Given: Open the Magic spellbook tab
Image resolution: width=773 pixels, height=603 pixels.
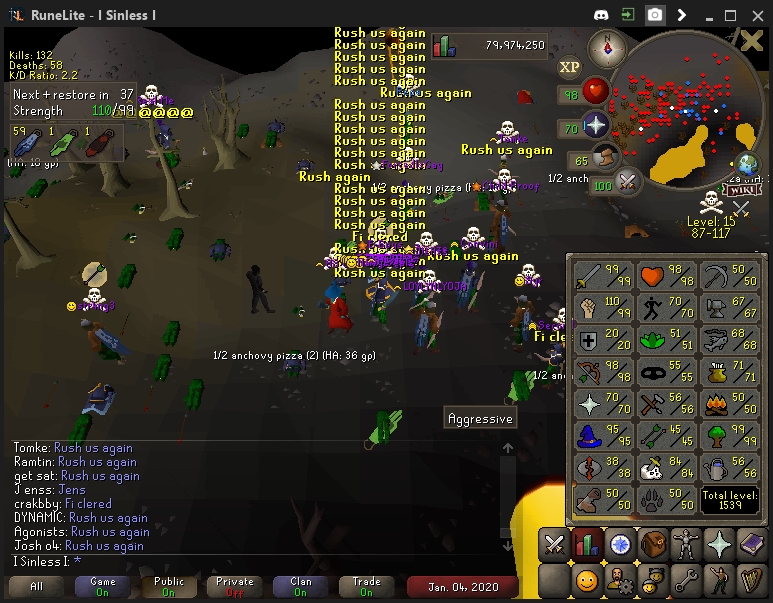Looking at the screenshot, I should tap(751, 545).
